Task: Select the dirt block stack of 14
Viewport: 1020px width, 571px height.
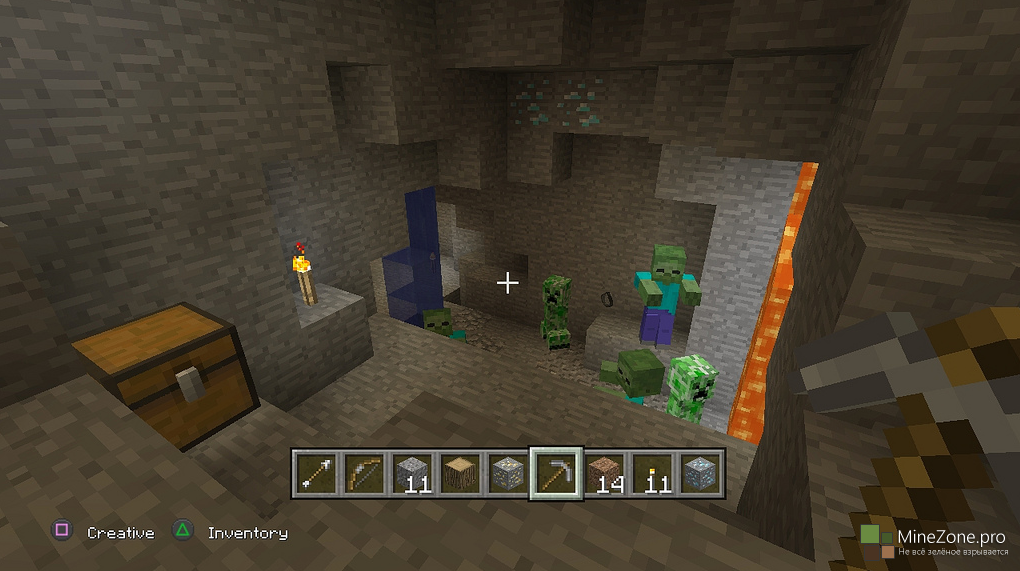Action: [x=604, y=473]
